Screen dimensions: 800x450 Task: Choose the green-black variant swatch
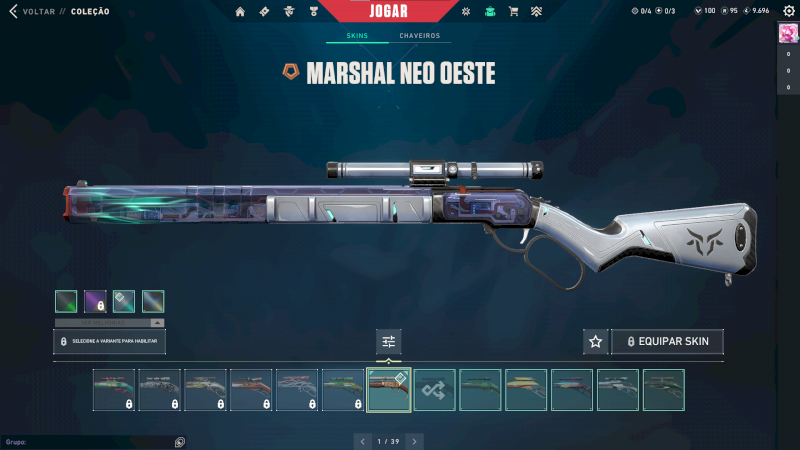(x=66, y=301)
